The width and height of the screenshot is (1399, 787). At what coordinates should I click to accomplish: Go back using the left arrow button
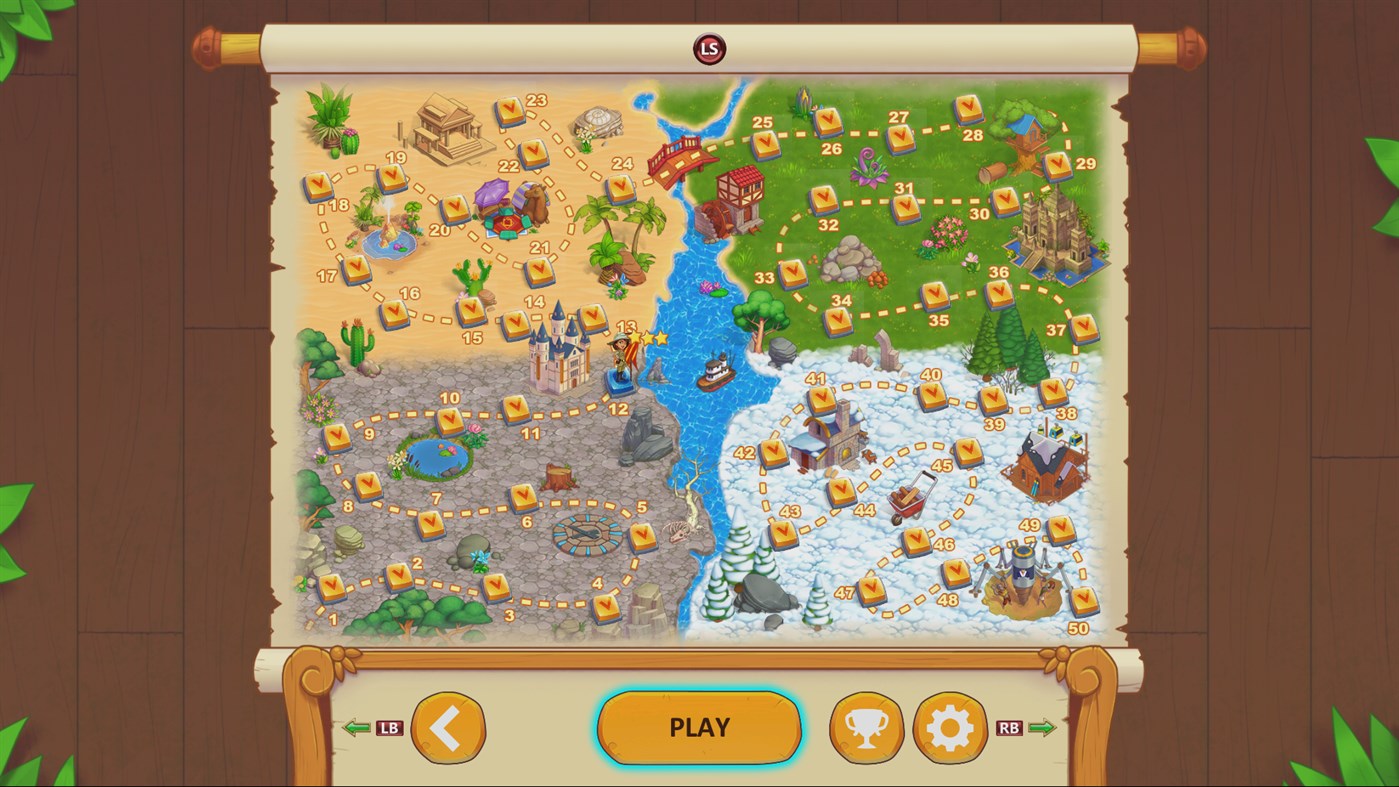click(x=447, y=728)
